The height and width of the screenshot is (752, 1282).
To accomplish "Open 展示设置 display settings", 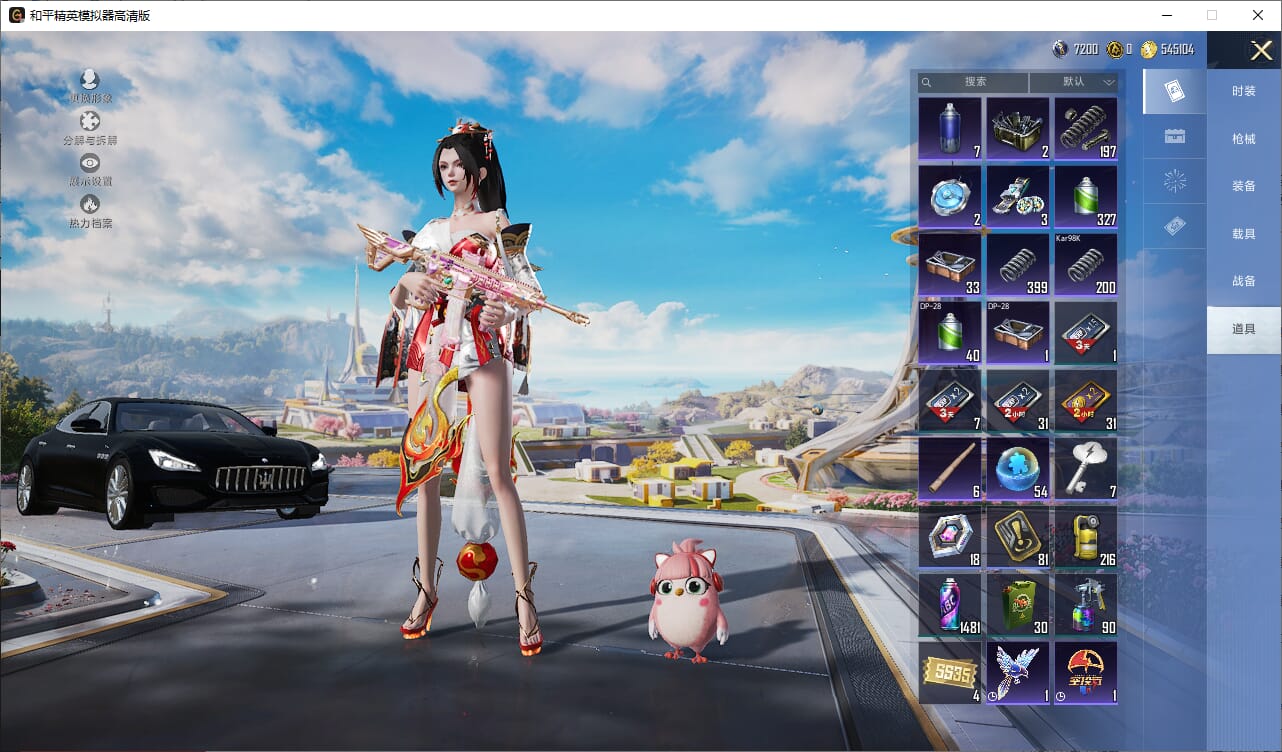I will (90, 170).
